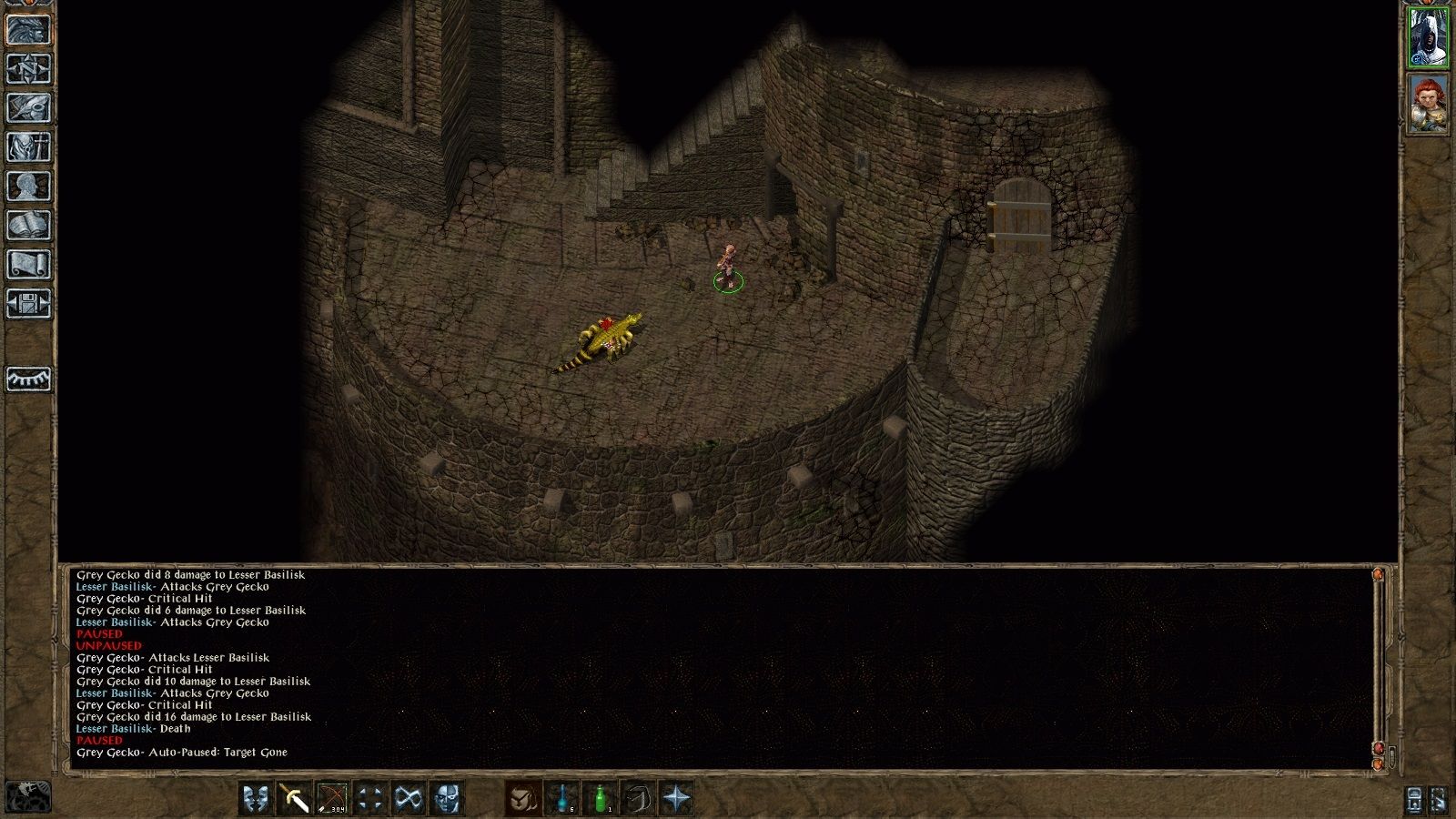Open the journal quill-and-inkwell button
The image size is (1456, 819).
click(x=28, y=108)
